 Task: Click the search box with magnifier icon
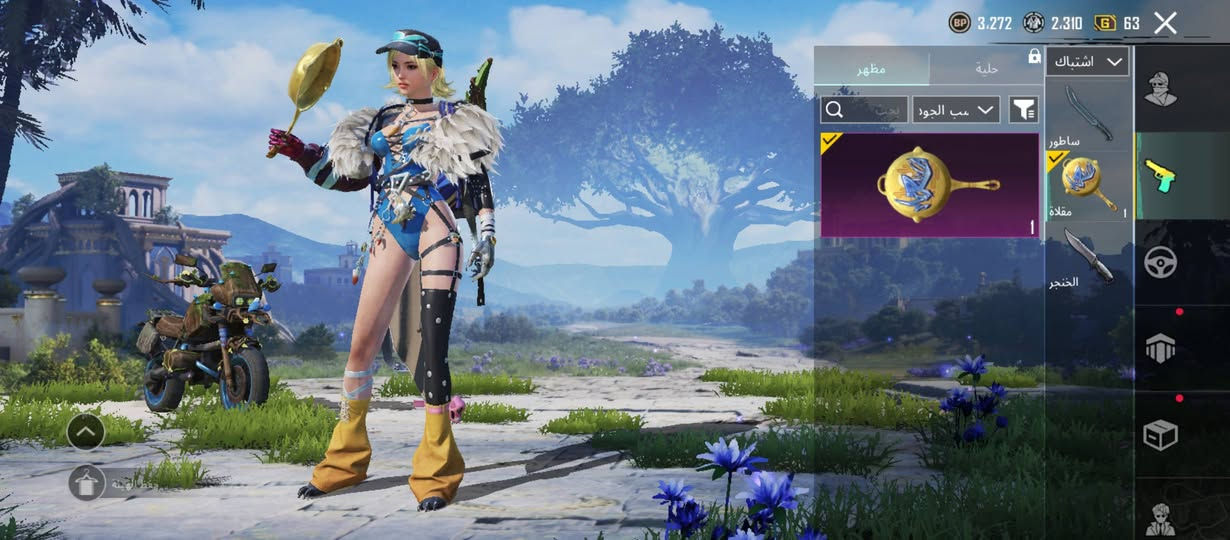[x=864, y=109]
